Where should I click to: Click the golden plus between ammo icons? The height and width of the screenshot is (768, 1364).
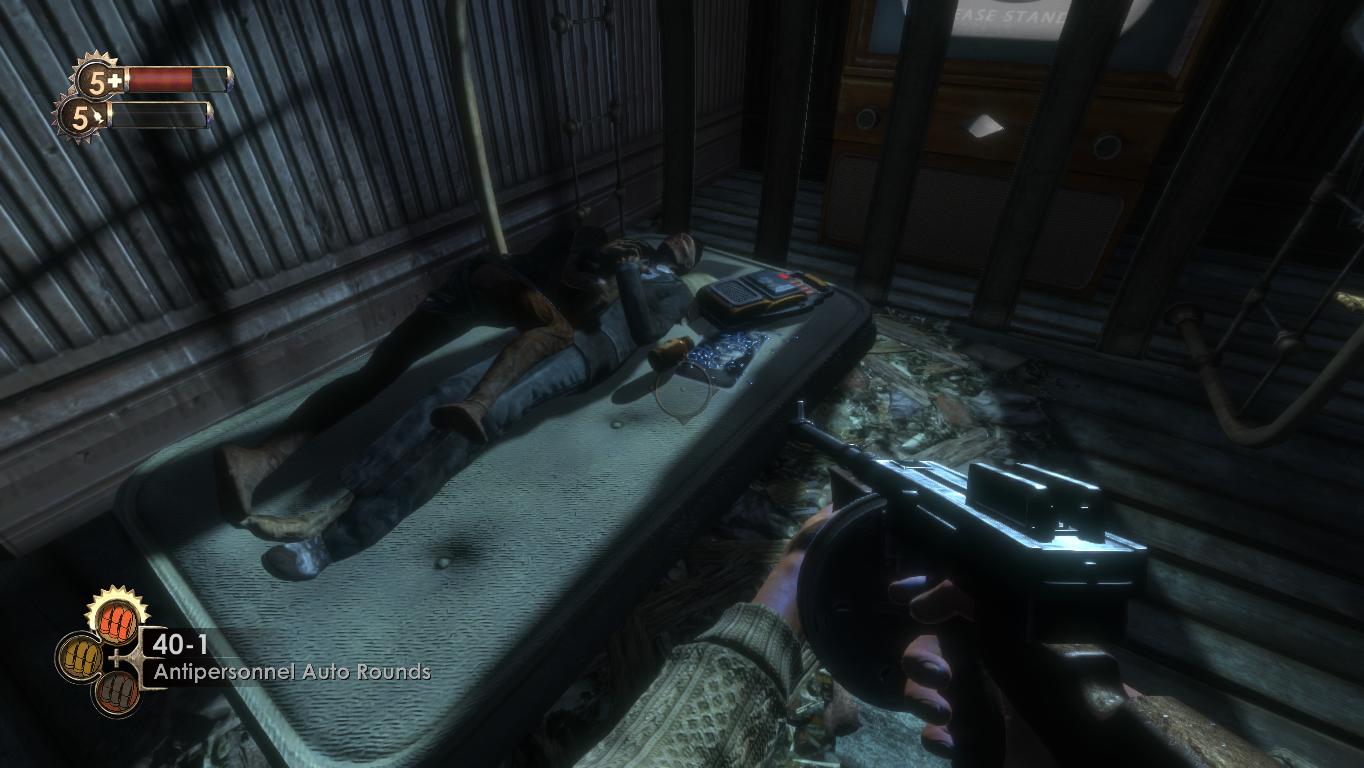116,656
